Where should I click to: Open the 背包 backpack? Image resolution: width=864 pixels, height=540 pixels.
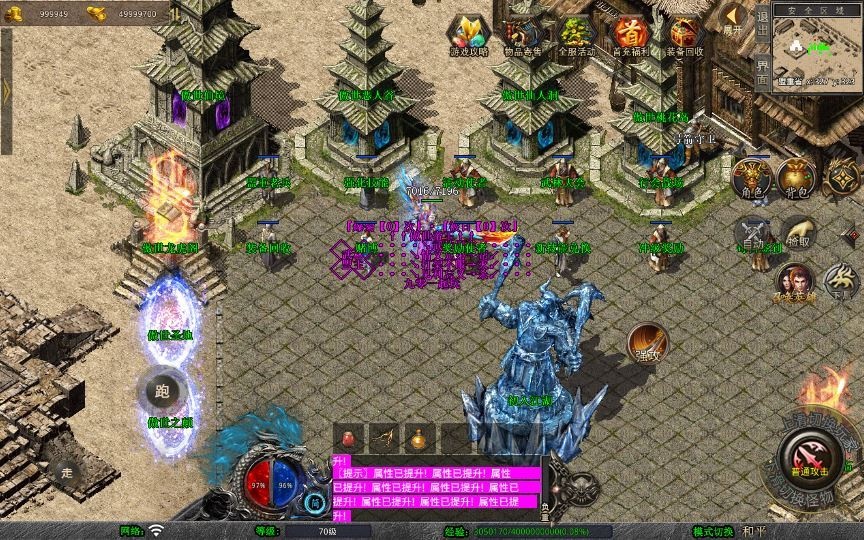(796, 176)
